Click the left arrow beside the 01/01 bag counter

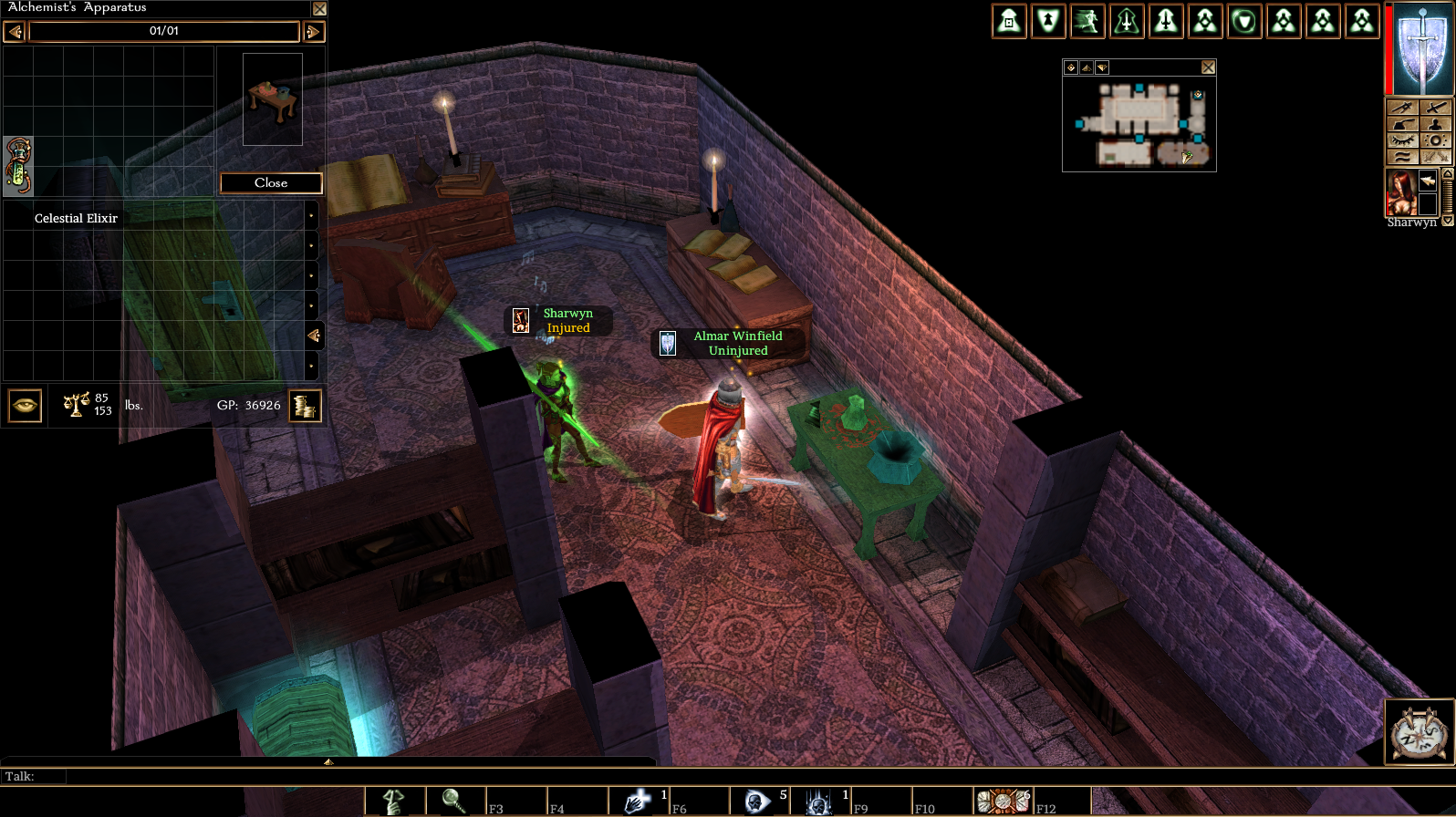point(13,31)
